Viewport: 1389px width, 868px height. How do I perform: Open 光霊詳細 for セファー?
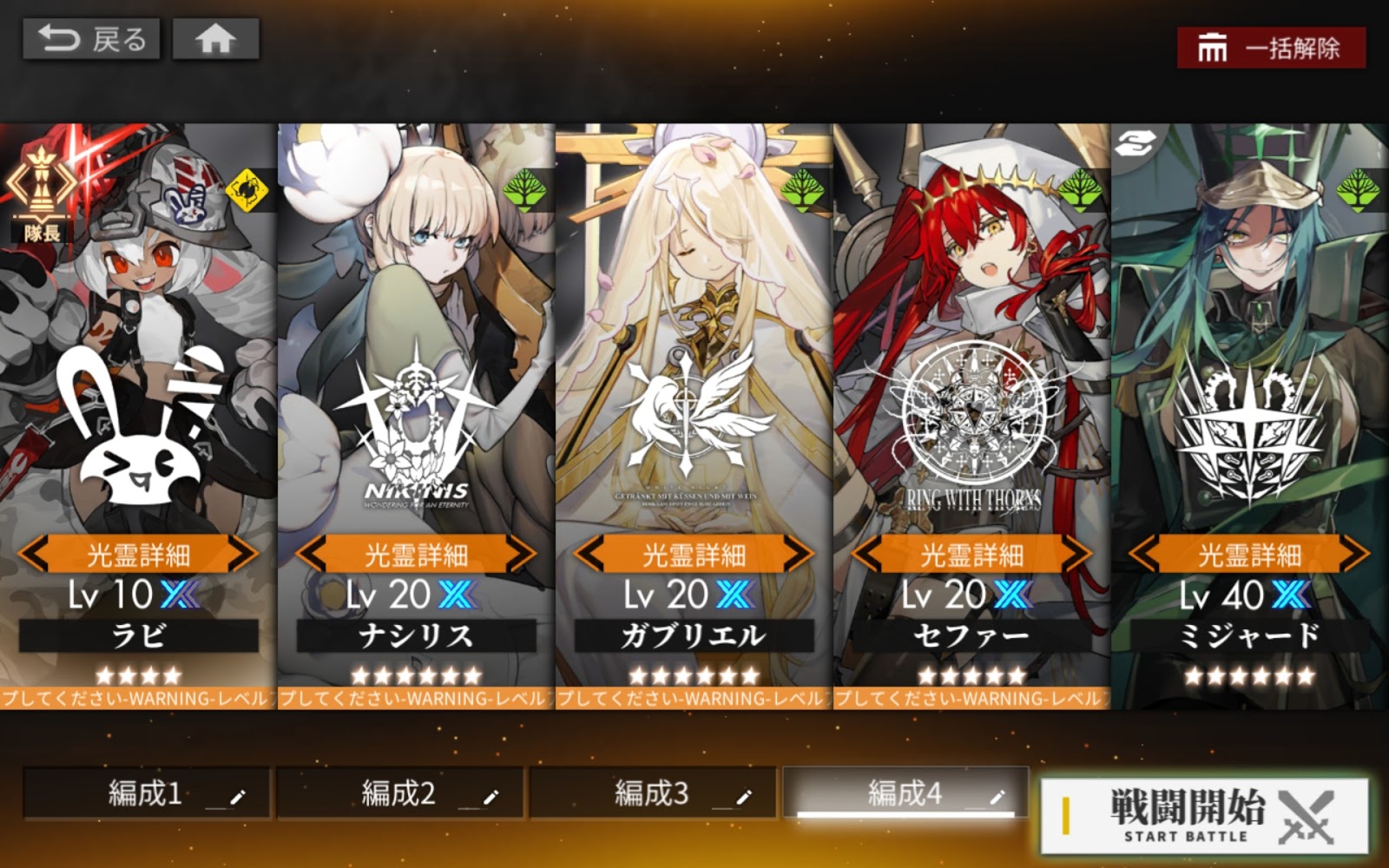(971, 554)
